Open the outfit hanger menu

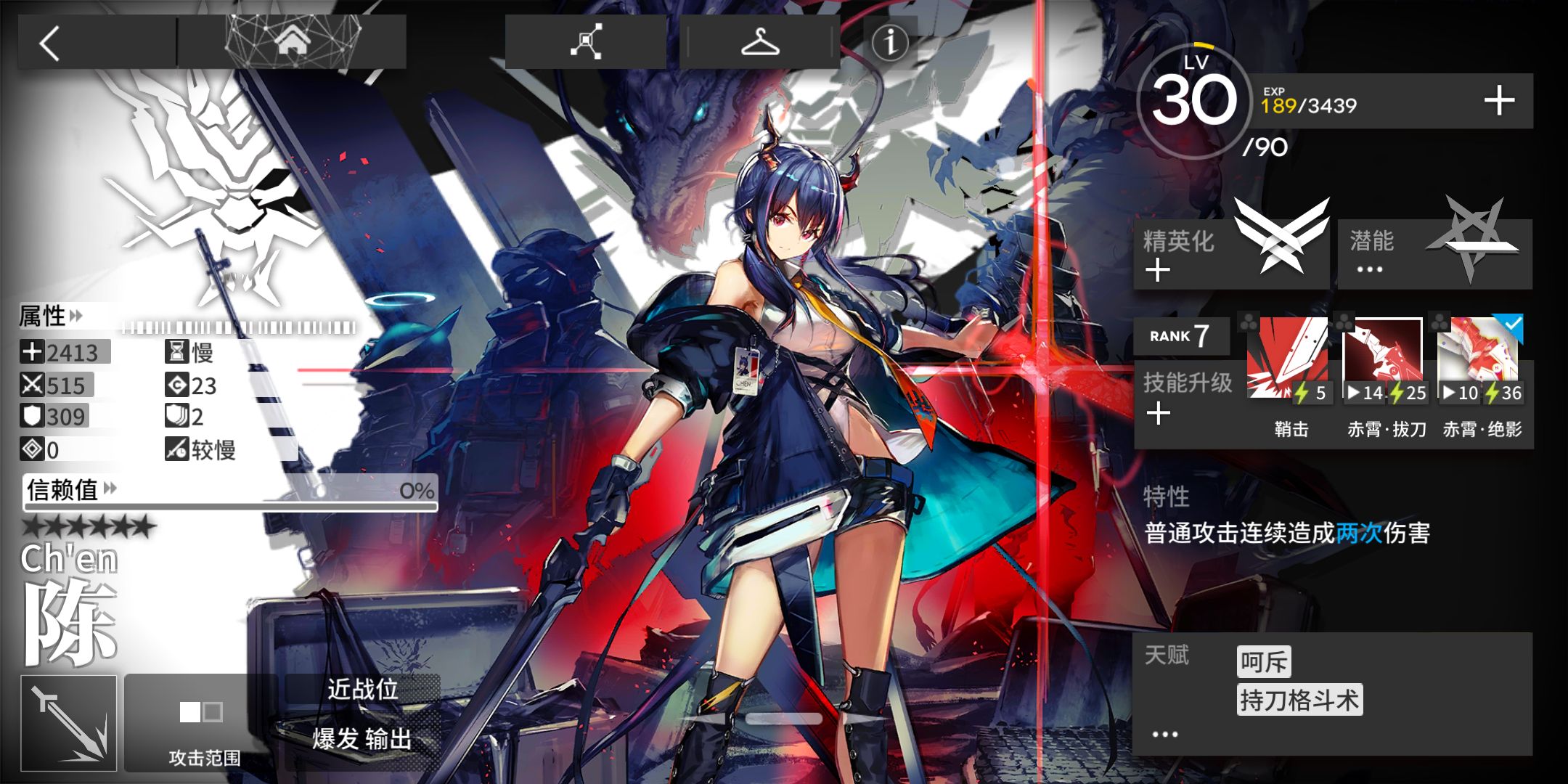point(759,42)
